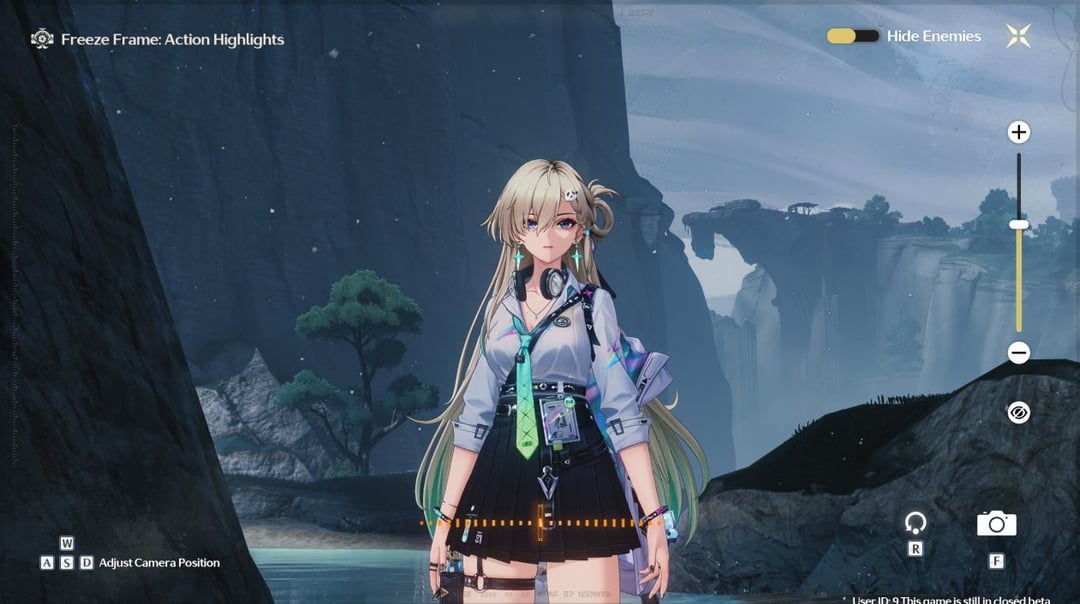
Task: Click the zoom slider handle
Action: click(1018, 225)
